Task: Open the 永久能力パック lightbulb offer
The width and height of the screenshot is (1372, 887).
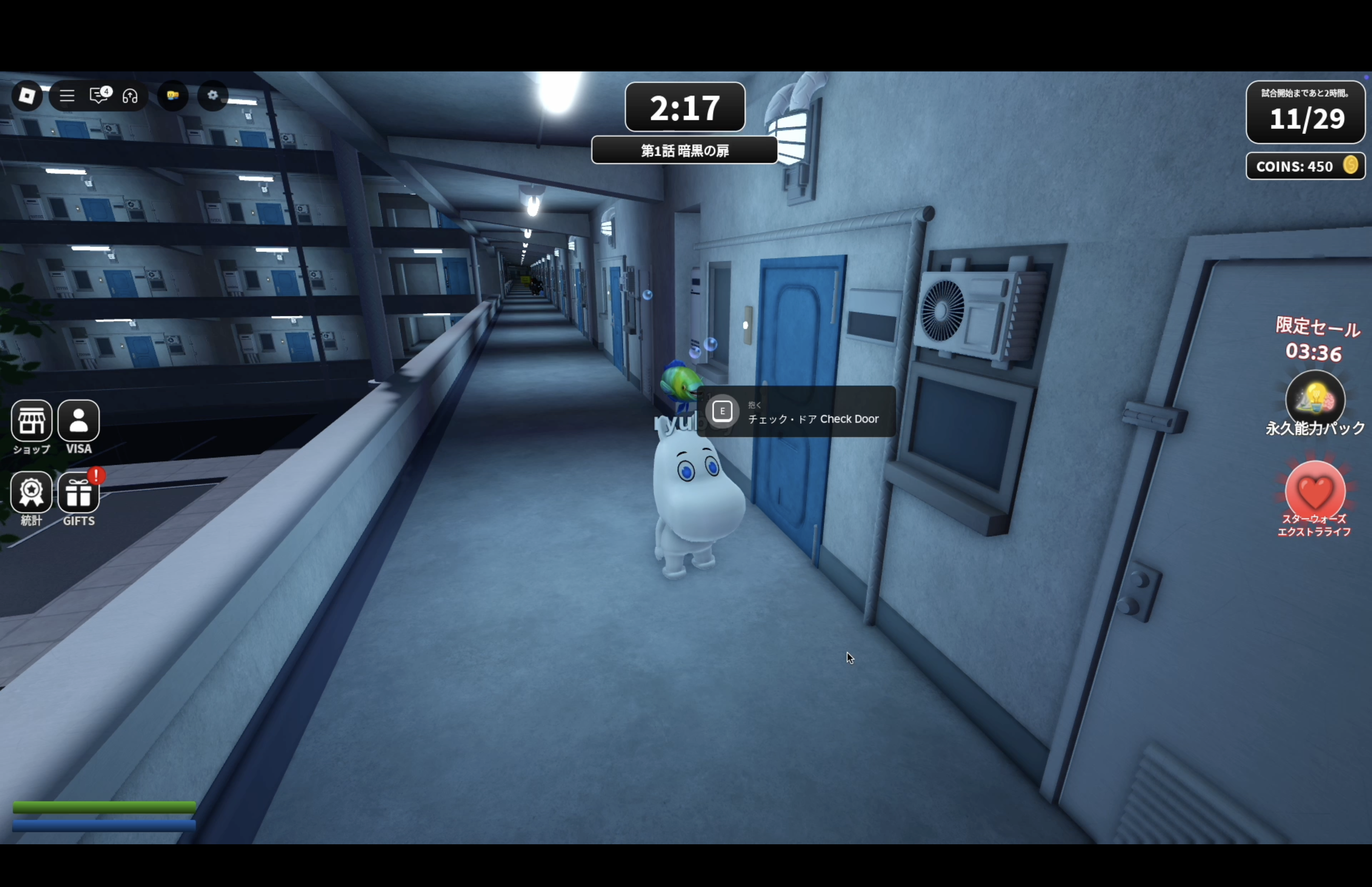Action: [1315, 399]
